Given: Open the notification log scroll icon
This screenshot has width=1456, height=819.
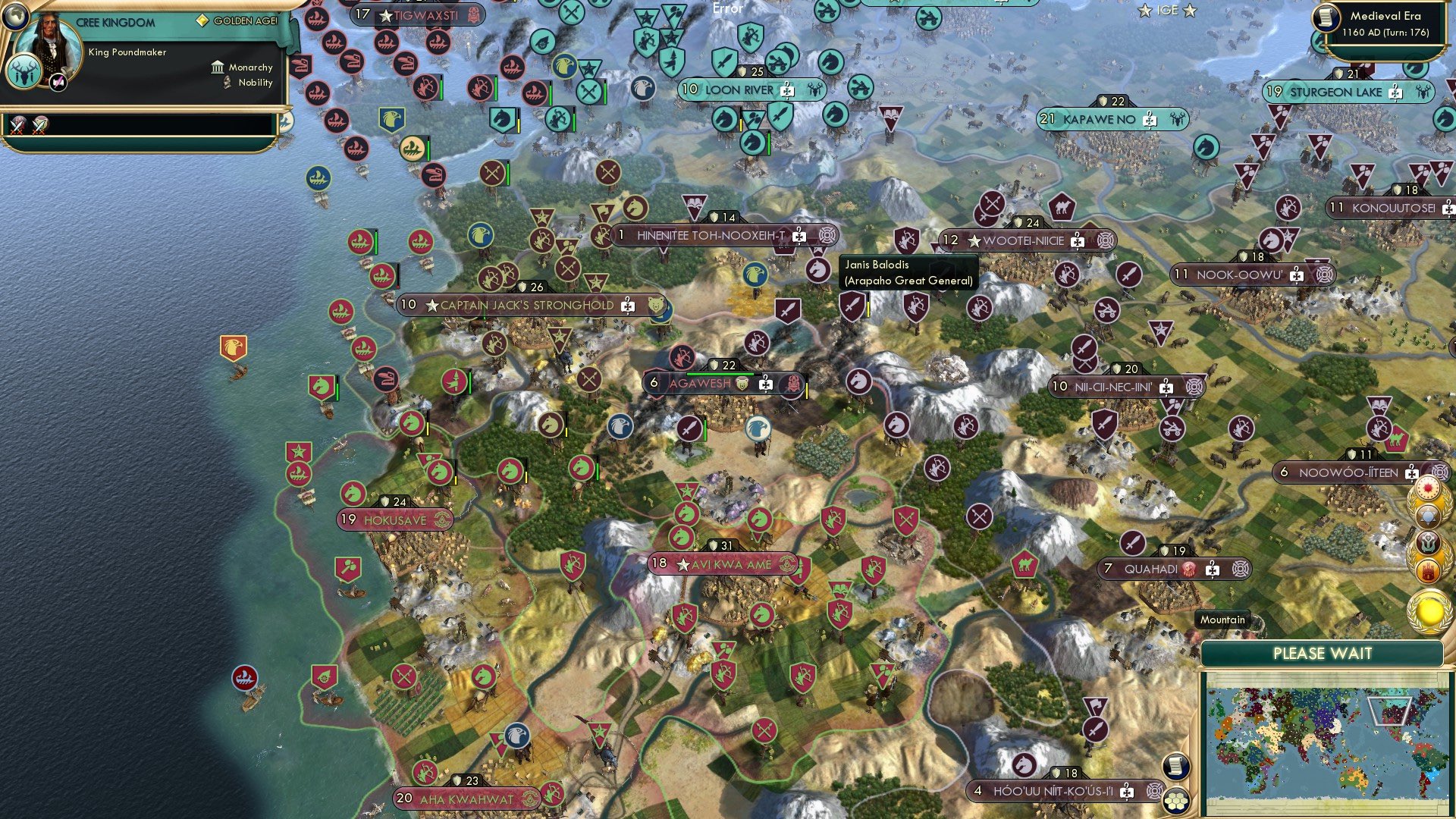Looking at the screenshot, I should click(1175, 767).
